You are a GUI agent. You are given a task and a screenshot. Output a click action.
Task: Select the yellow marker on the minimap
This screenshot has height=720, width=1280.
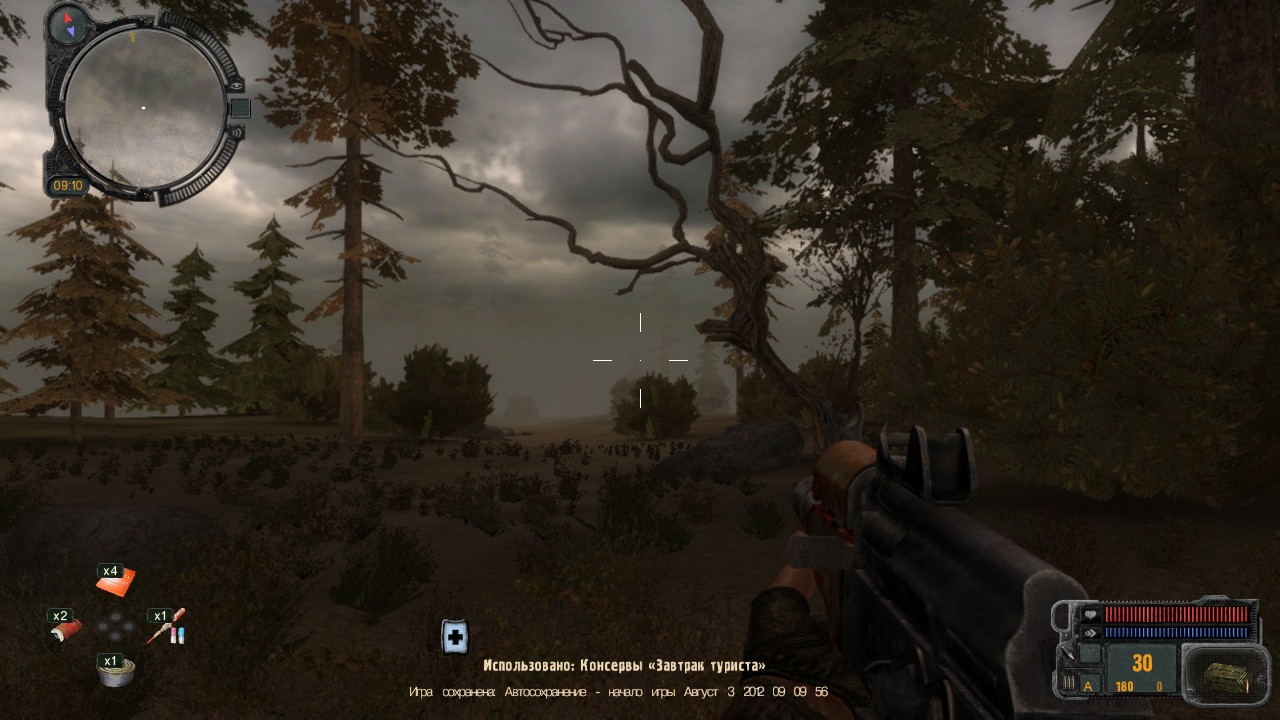coord(131,37)
